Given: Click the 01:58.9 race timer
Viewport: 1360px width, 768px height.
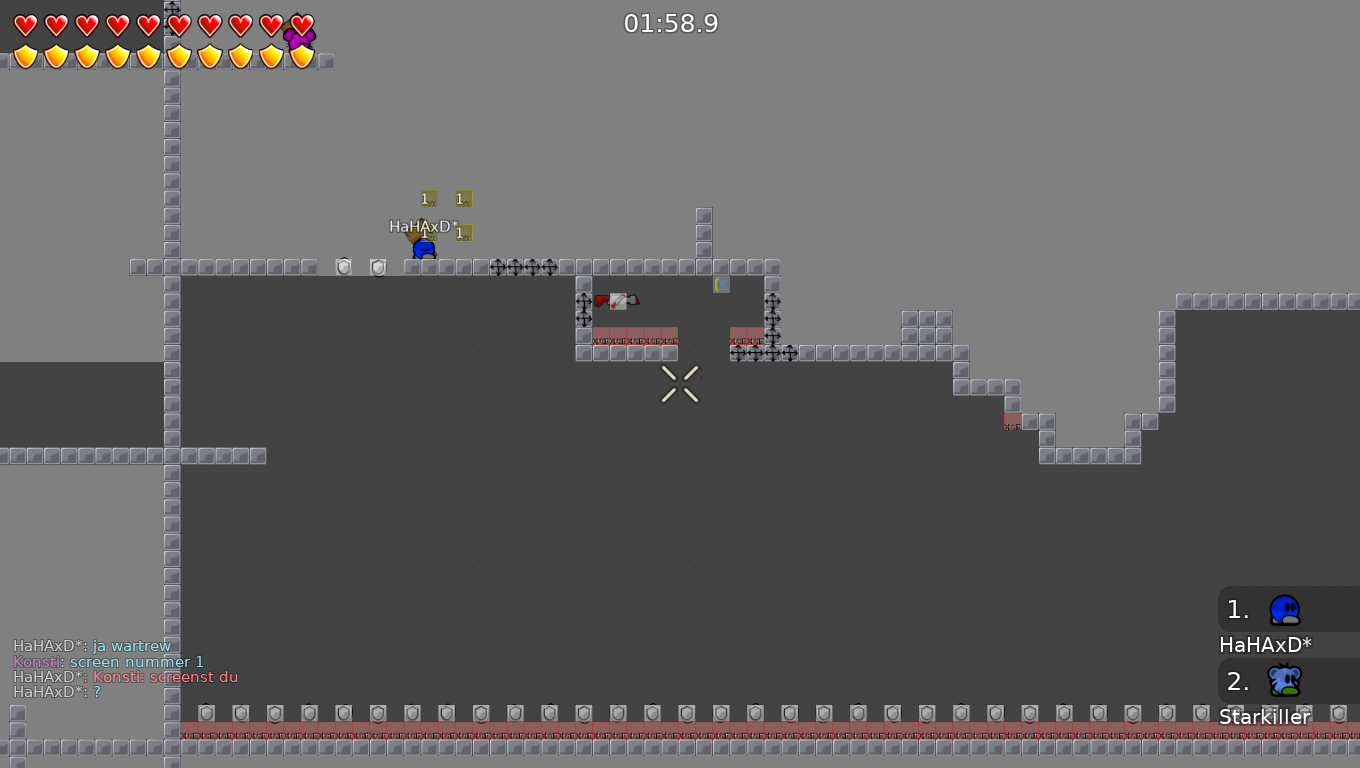Looking at the screenshot, I should click(671, 23).
